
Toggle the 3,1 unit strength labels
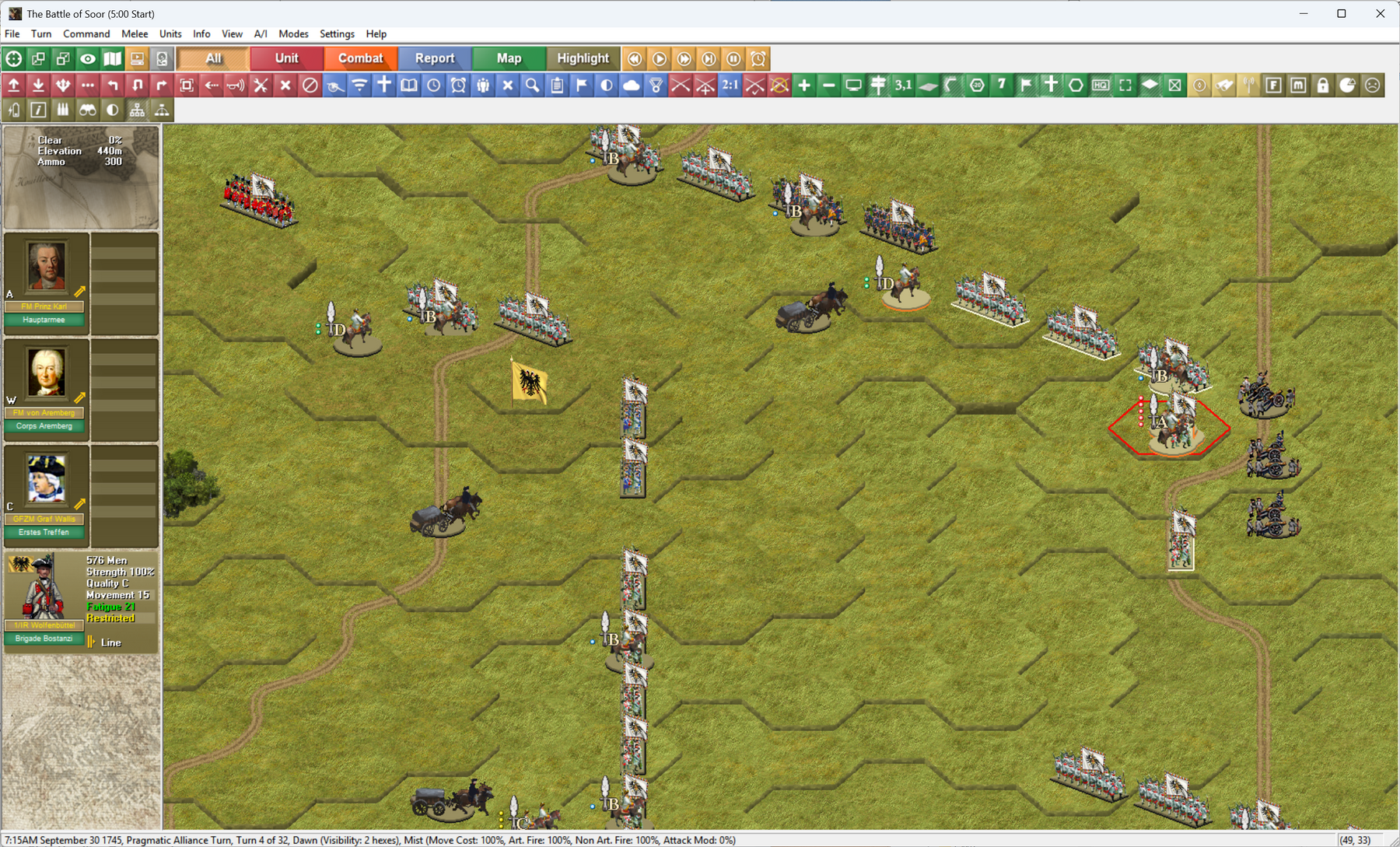(x=902, y=86)
